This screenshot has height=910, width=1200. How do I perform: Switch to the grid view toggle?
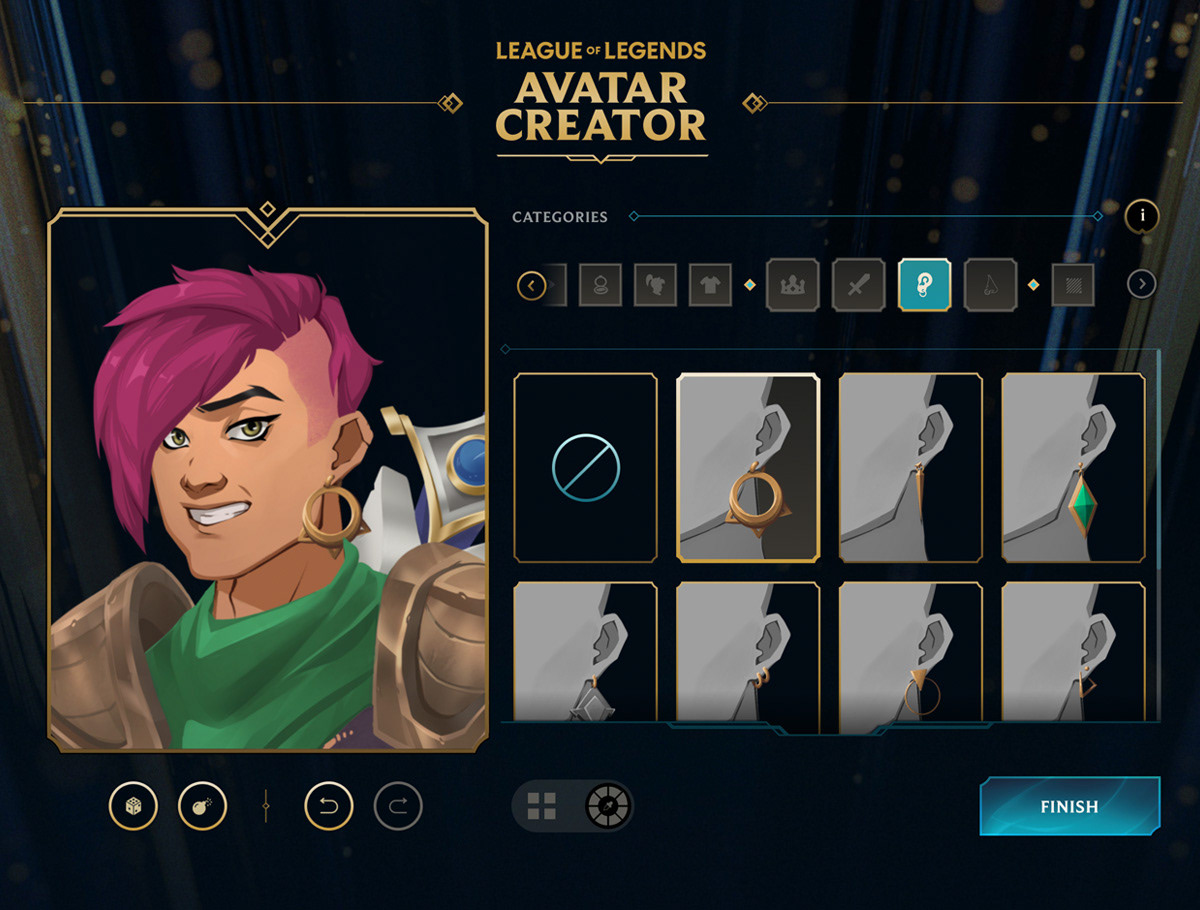pyautogui.click(x=542, y=806)
